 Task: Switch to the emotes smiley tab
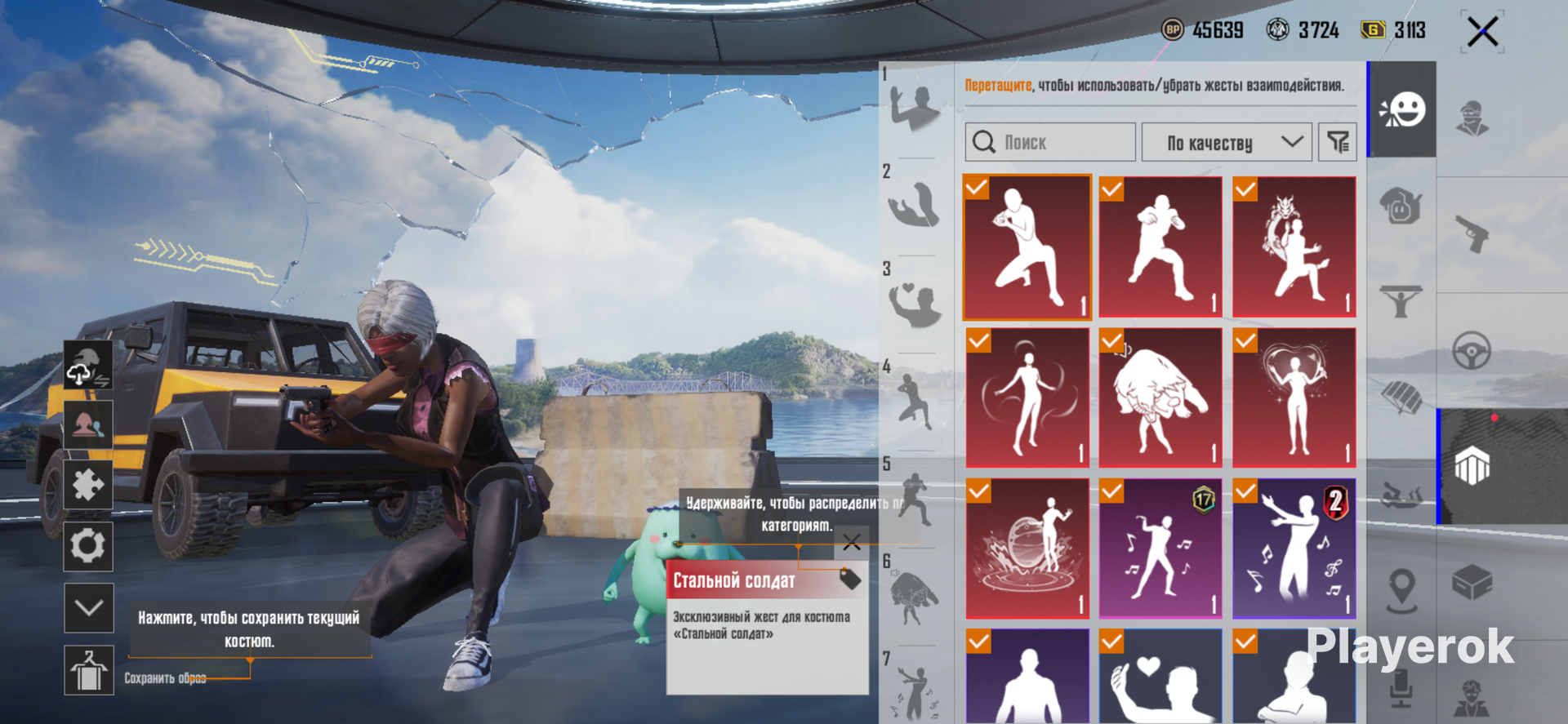pos(1402,110)
